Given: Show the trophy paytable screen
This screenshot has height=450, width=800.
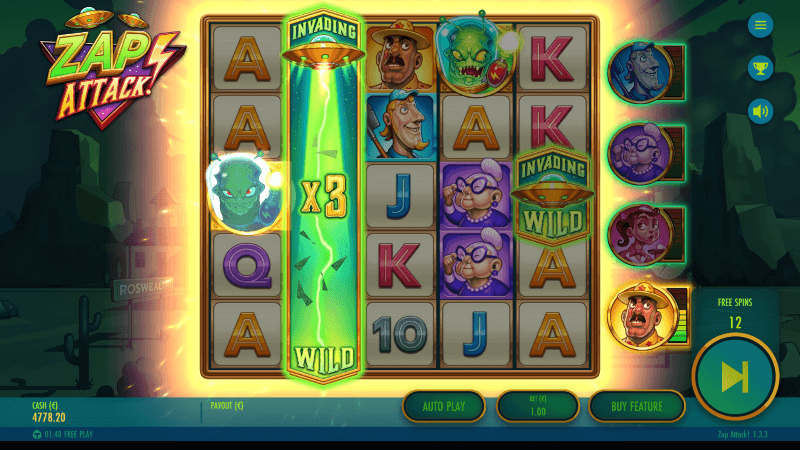Looking at the screenshot, I should pos(761,68).
